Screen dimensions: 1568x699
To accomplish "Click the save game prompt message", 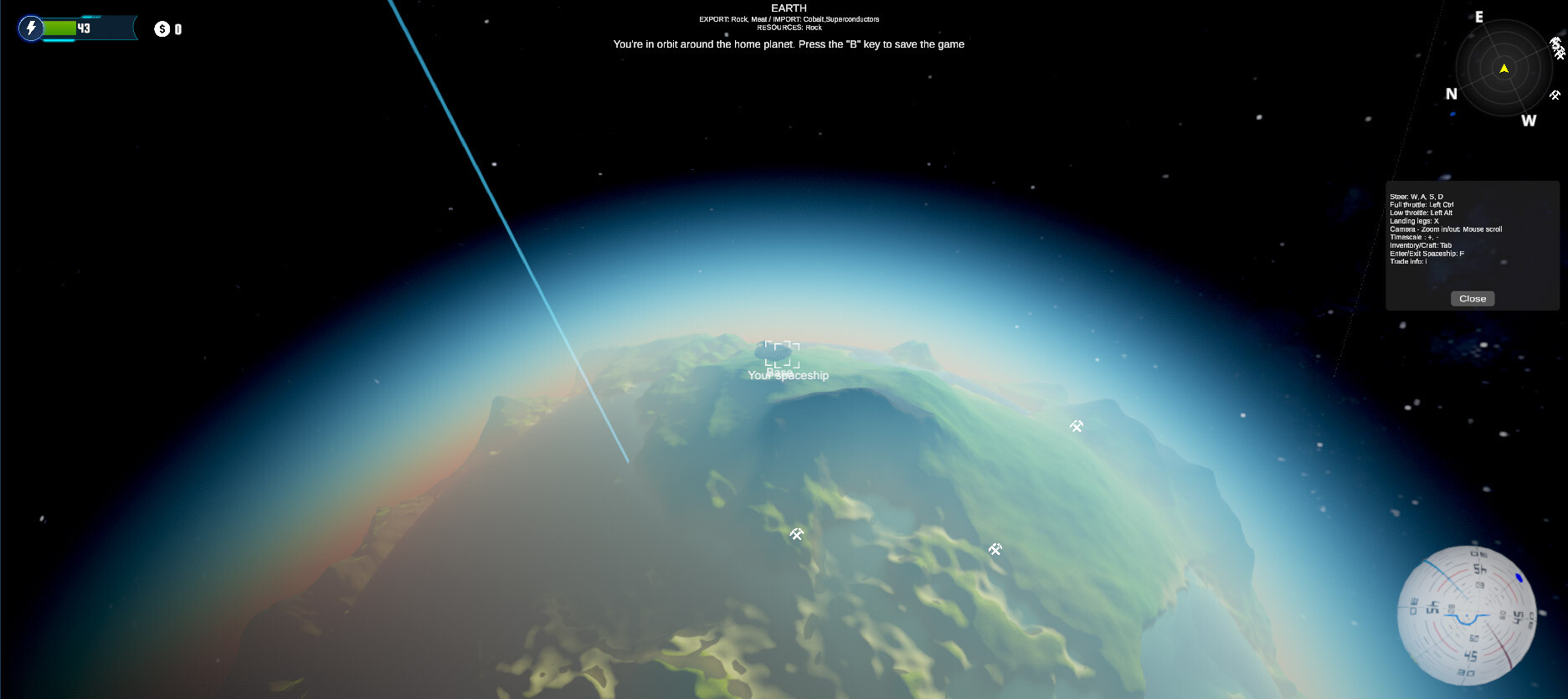I will 788,44.
